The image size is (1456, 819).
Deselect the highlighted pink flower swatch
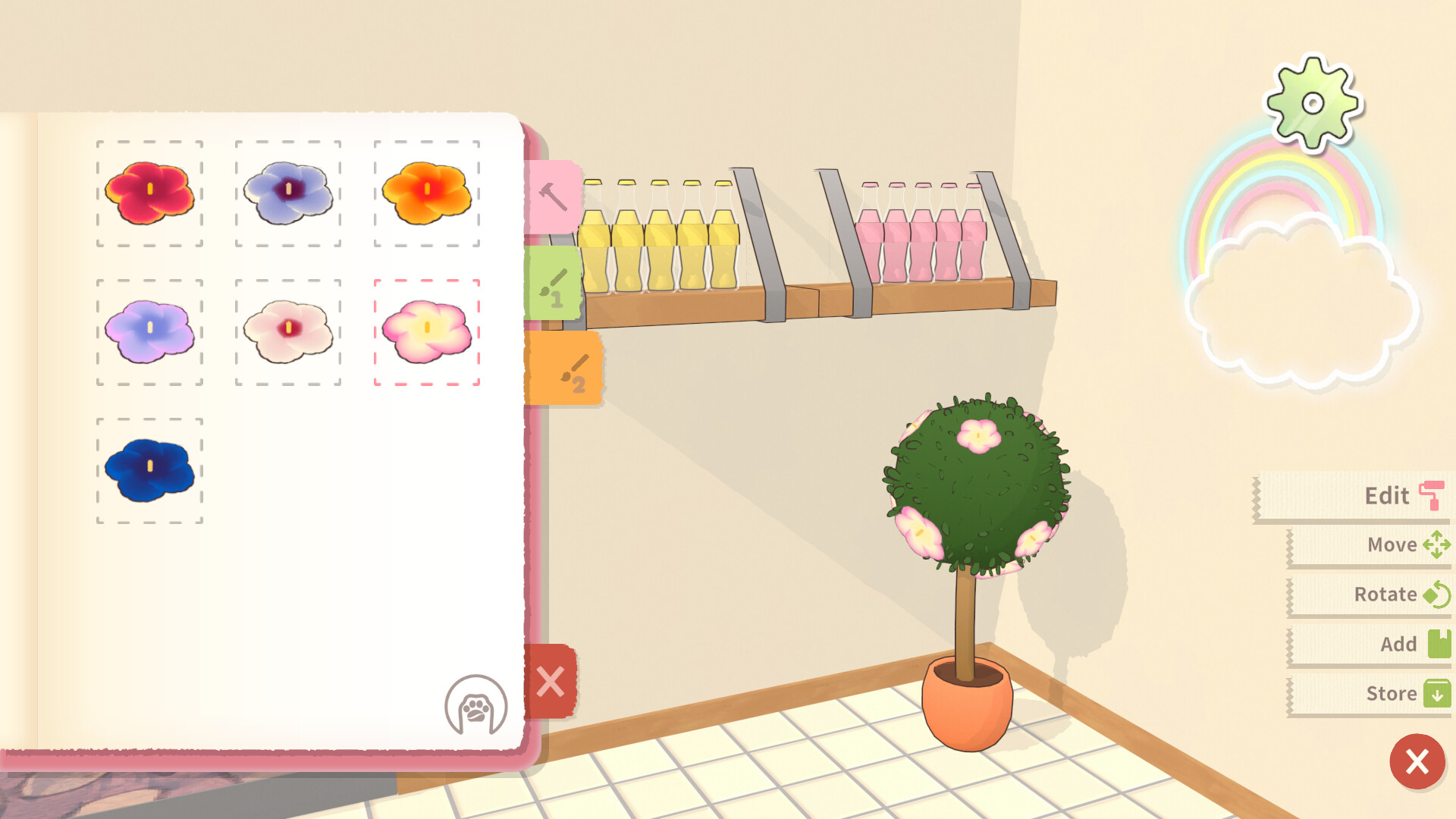pyautogui.click(x=427, y=331)
